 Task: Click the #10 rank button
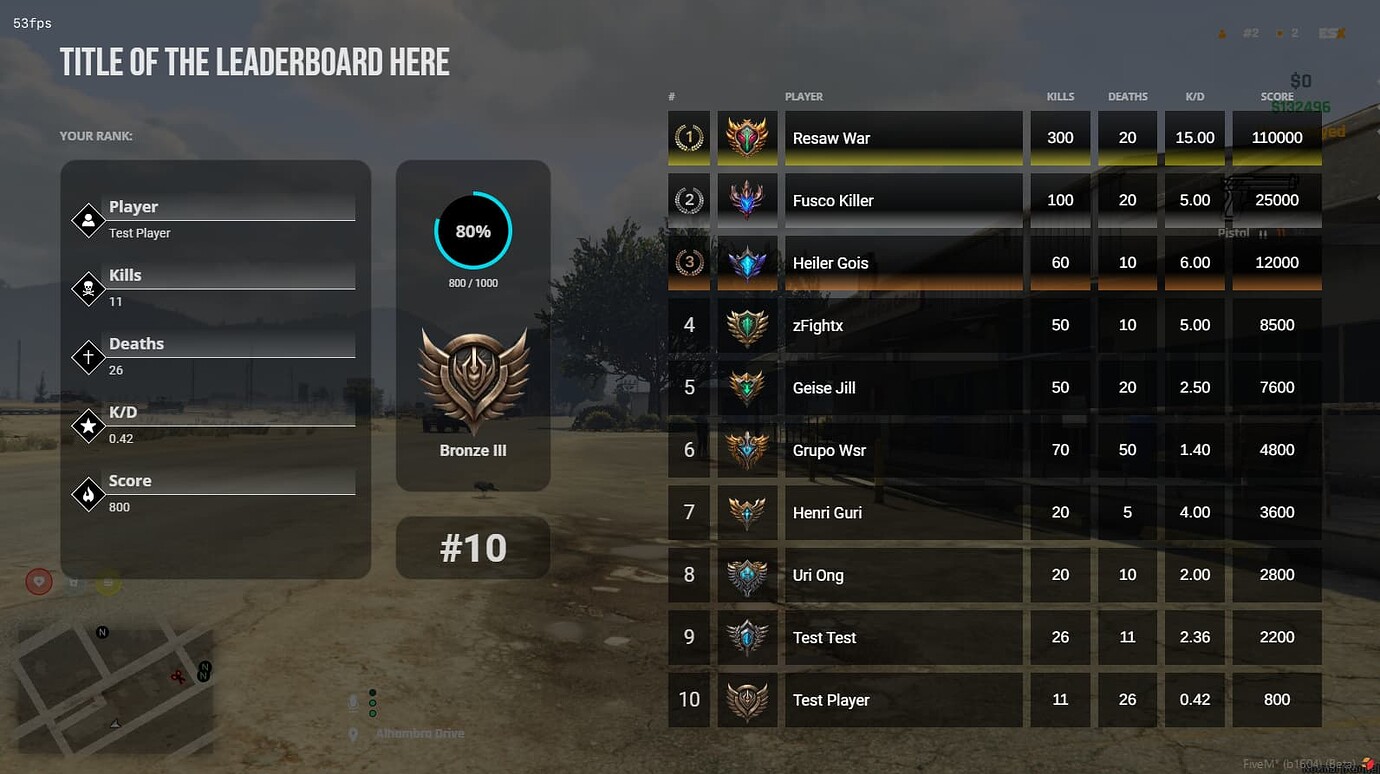coord(473,548)
